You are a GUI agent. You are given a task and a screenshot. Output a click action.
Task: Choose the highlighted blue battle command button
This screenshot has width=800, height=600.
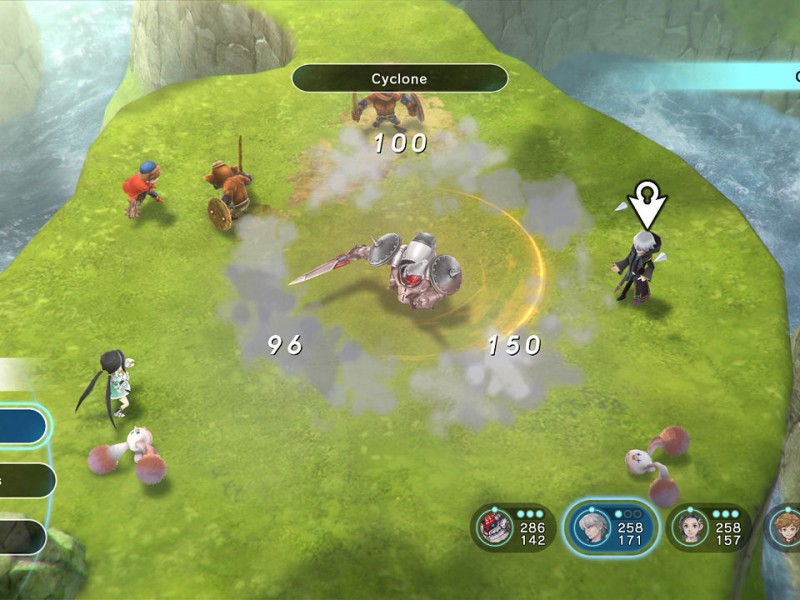pyautogui.click(x=22, y=427)
